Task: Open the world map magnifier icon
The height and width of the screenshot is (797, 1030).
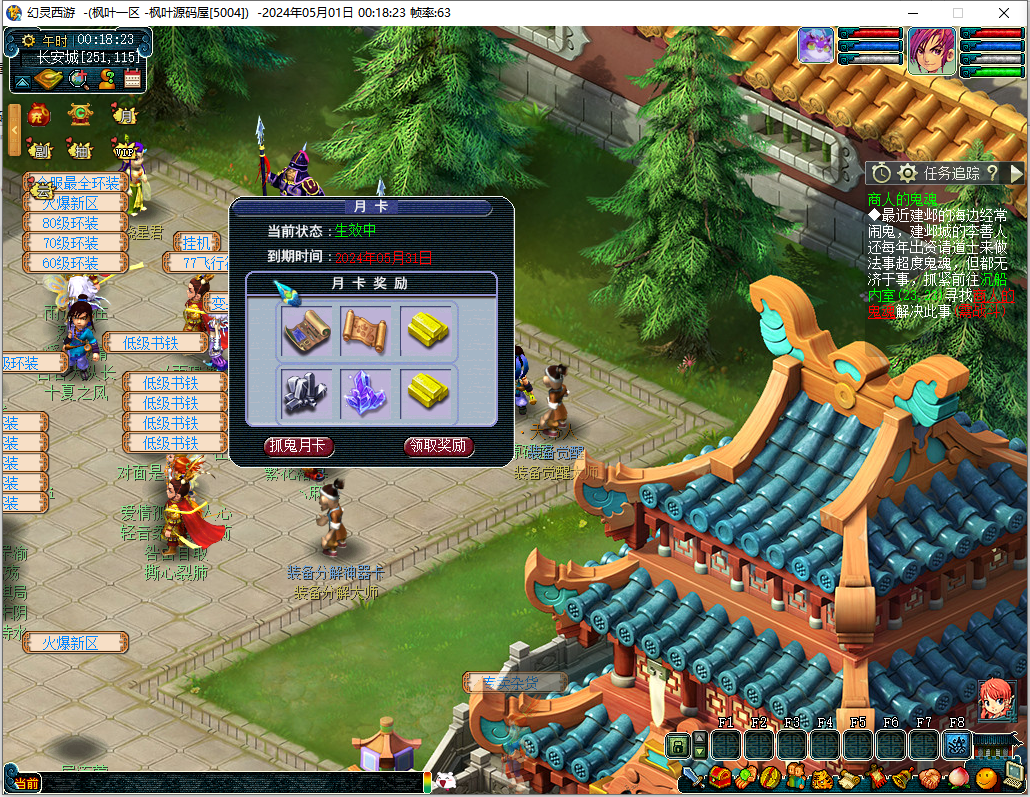Action: (79, 79)
